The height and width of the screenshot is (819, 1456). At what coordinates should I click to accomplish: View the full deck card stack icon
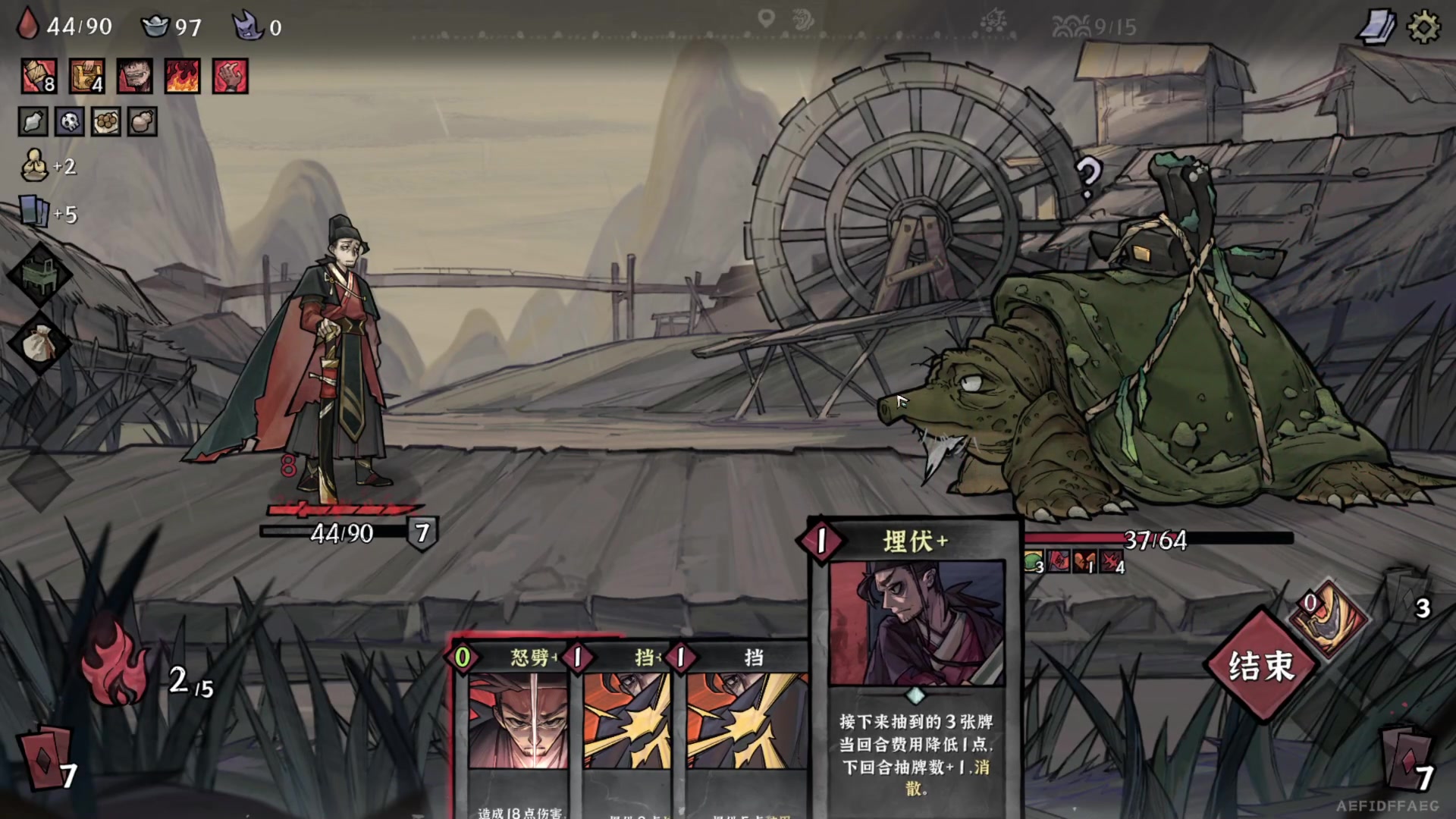click(x=1376, y=27)
